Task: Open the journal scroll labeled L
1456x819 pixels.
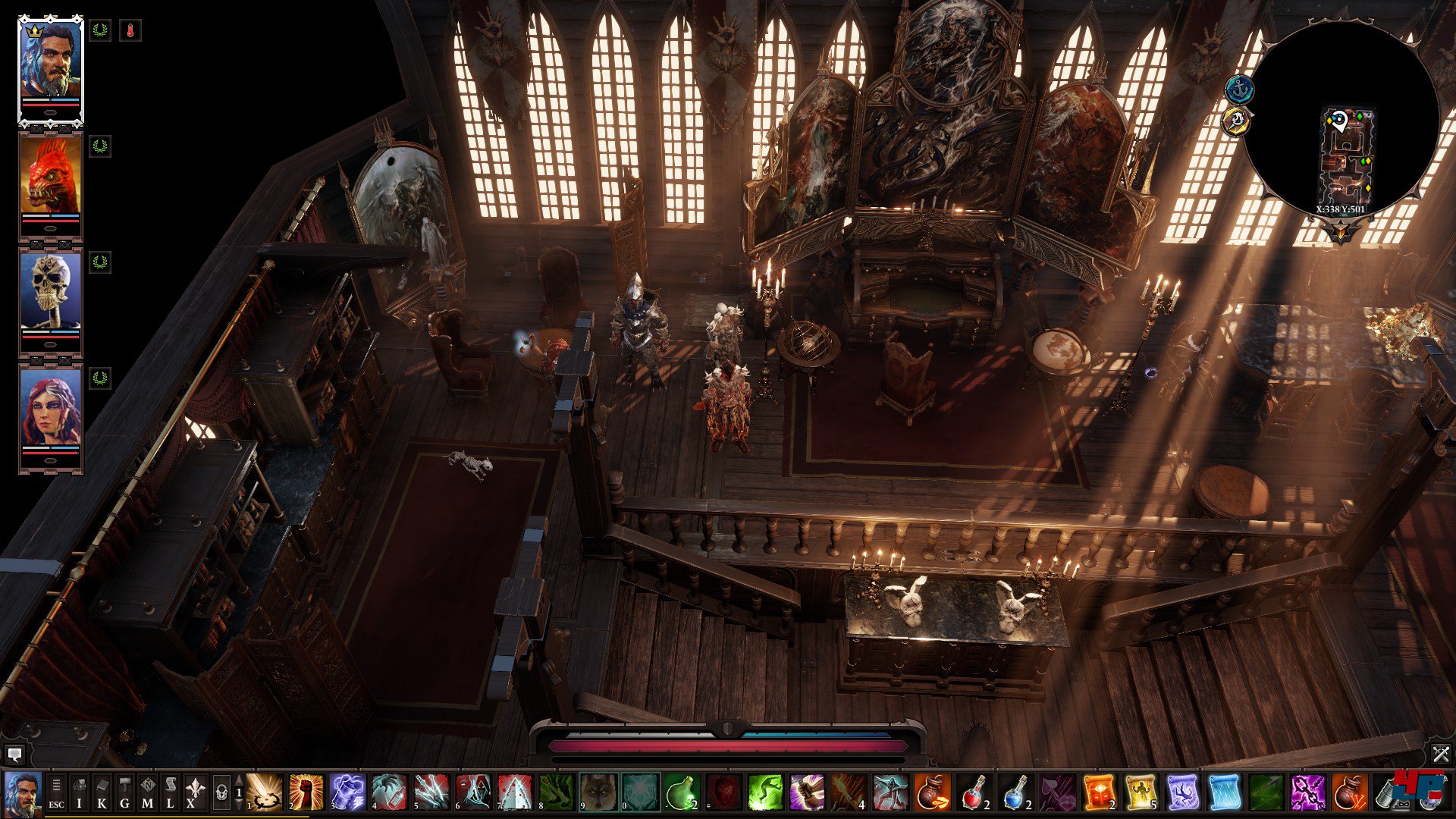Action: point(170,792)
